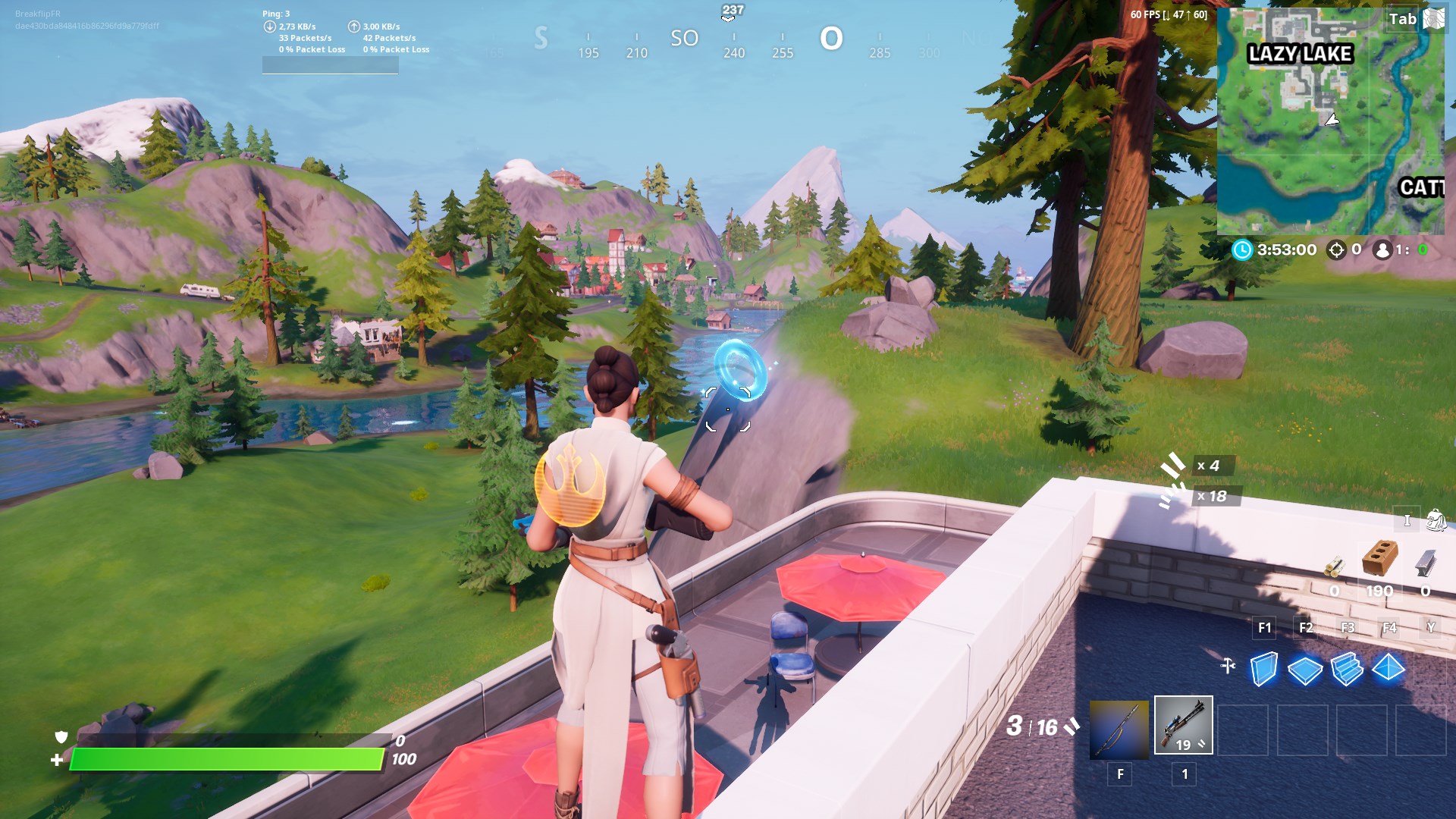Click the metal materials icon
This screenshot has height=819, width=1456.
point(1425,565)
